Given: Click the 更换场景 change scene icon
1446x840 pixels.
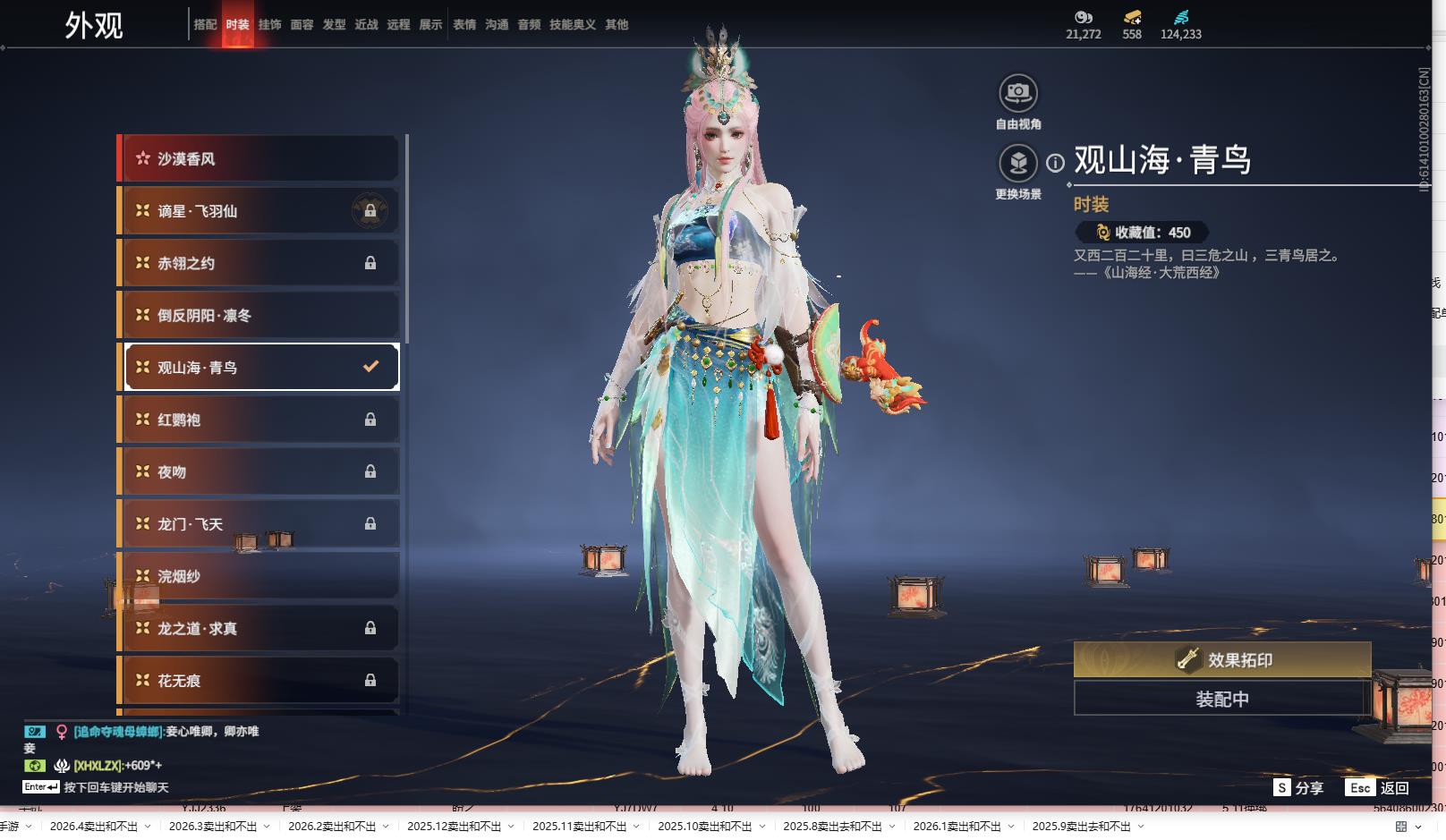Looking at the screenshot, I should tap(1018, 164).
